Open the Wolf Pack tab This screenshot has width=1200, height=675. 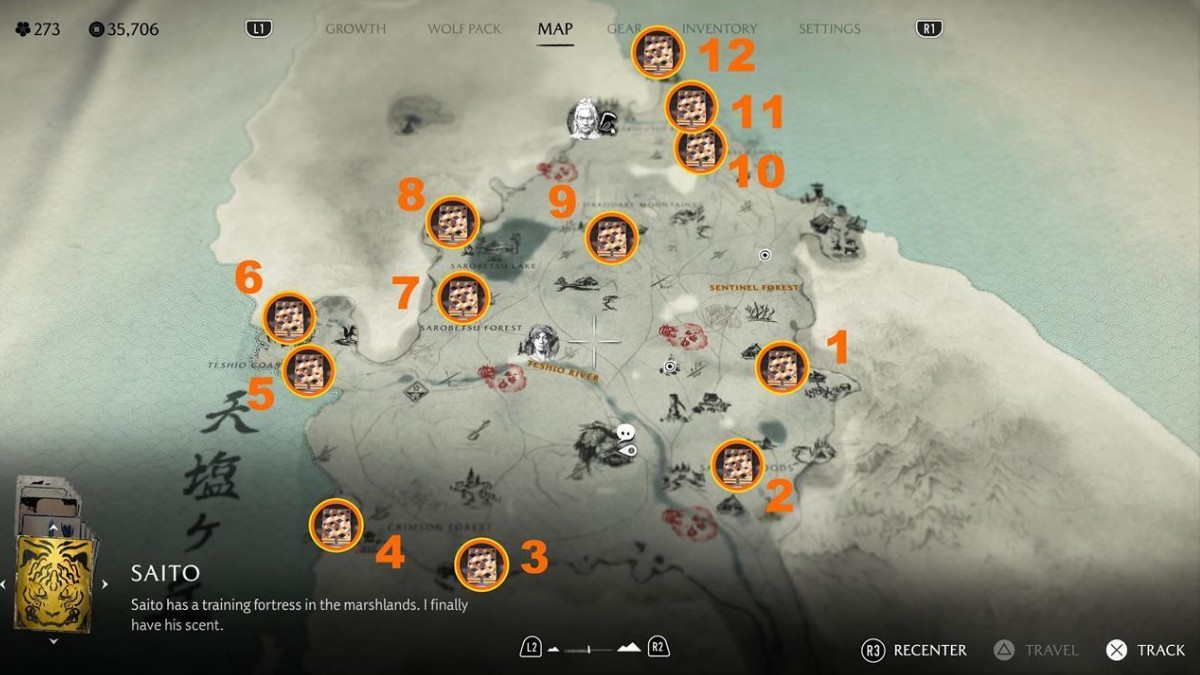(464, 29)
